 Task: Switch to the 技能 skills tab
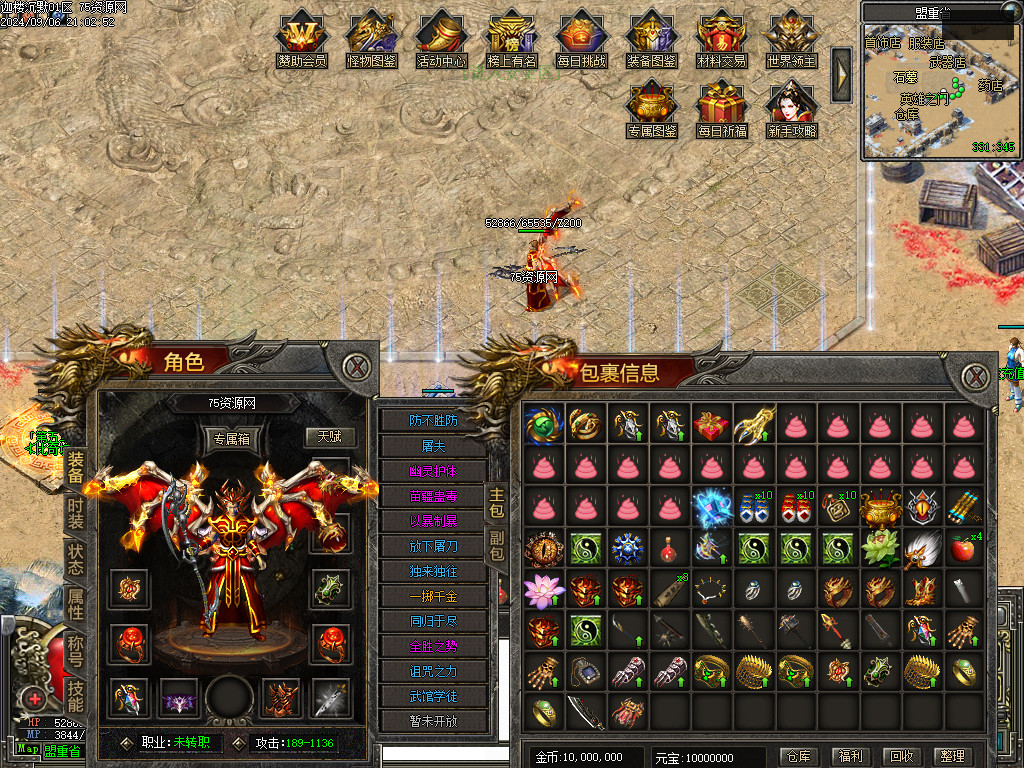pos(76,694)
